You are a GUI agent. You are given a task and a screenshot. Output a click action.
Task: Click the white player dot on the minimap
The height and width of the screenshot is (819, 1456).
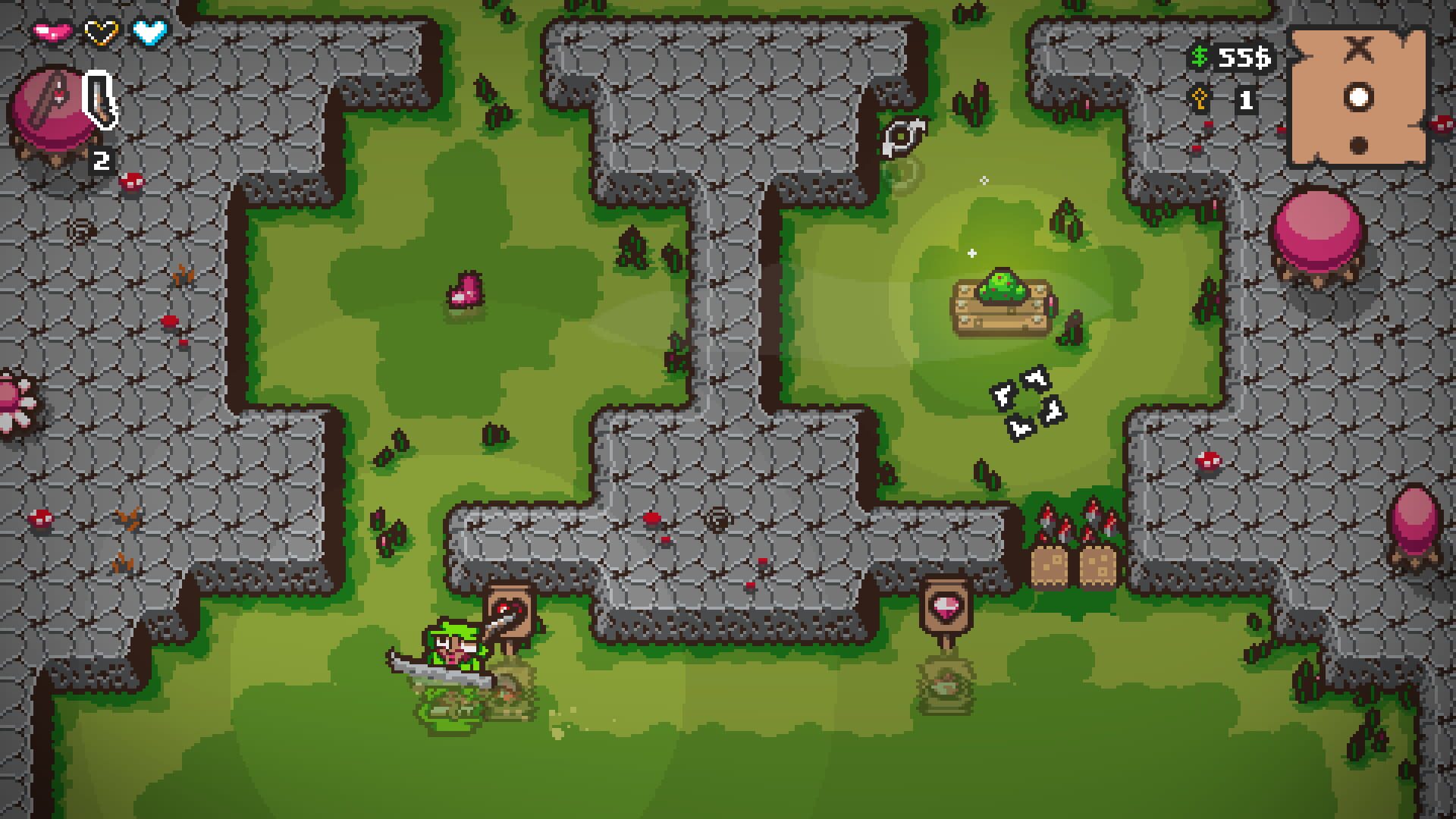(1360, 96)
